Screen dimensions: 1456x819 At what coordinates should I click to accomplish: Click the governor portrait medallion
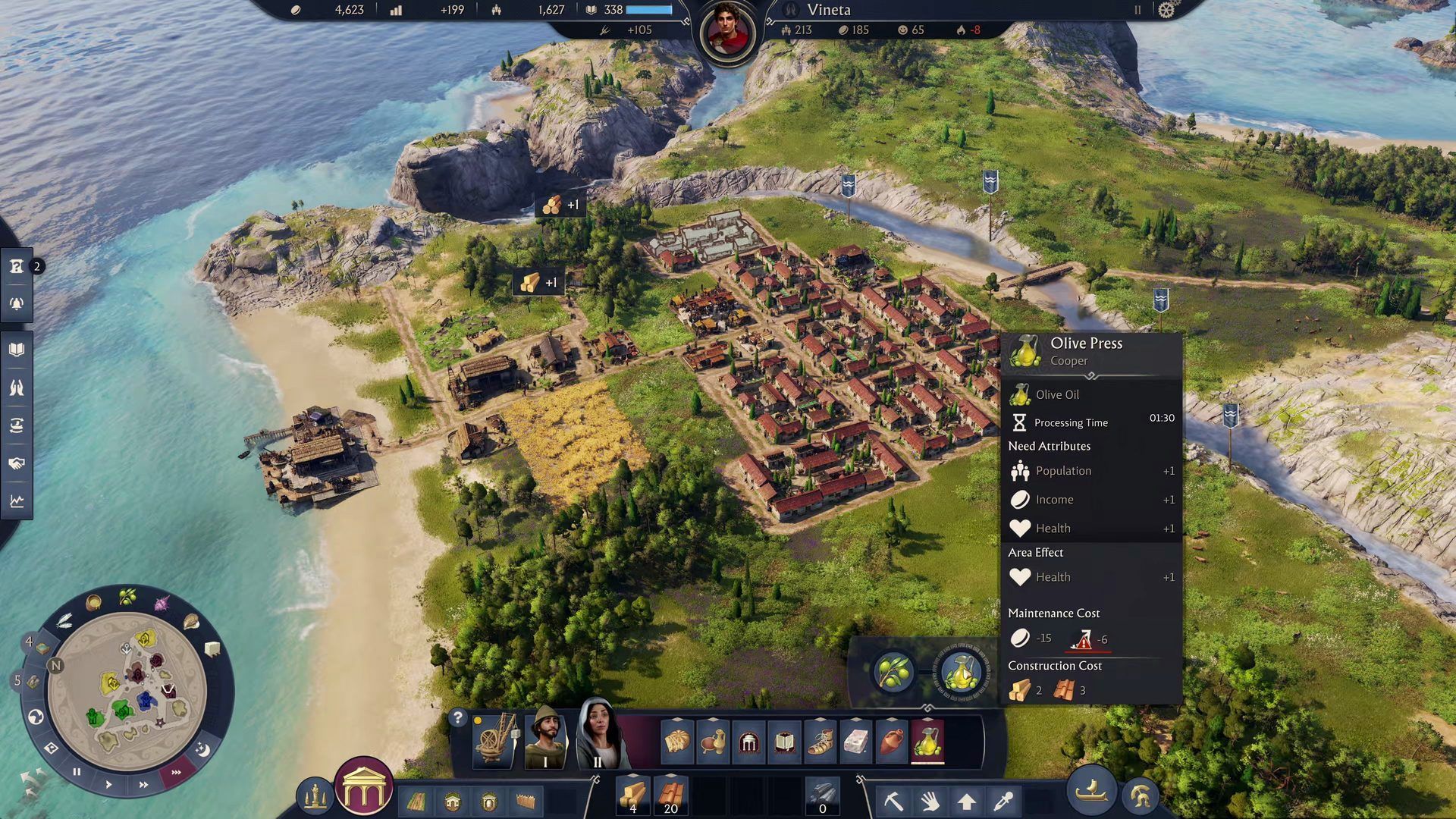[728, 33]
